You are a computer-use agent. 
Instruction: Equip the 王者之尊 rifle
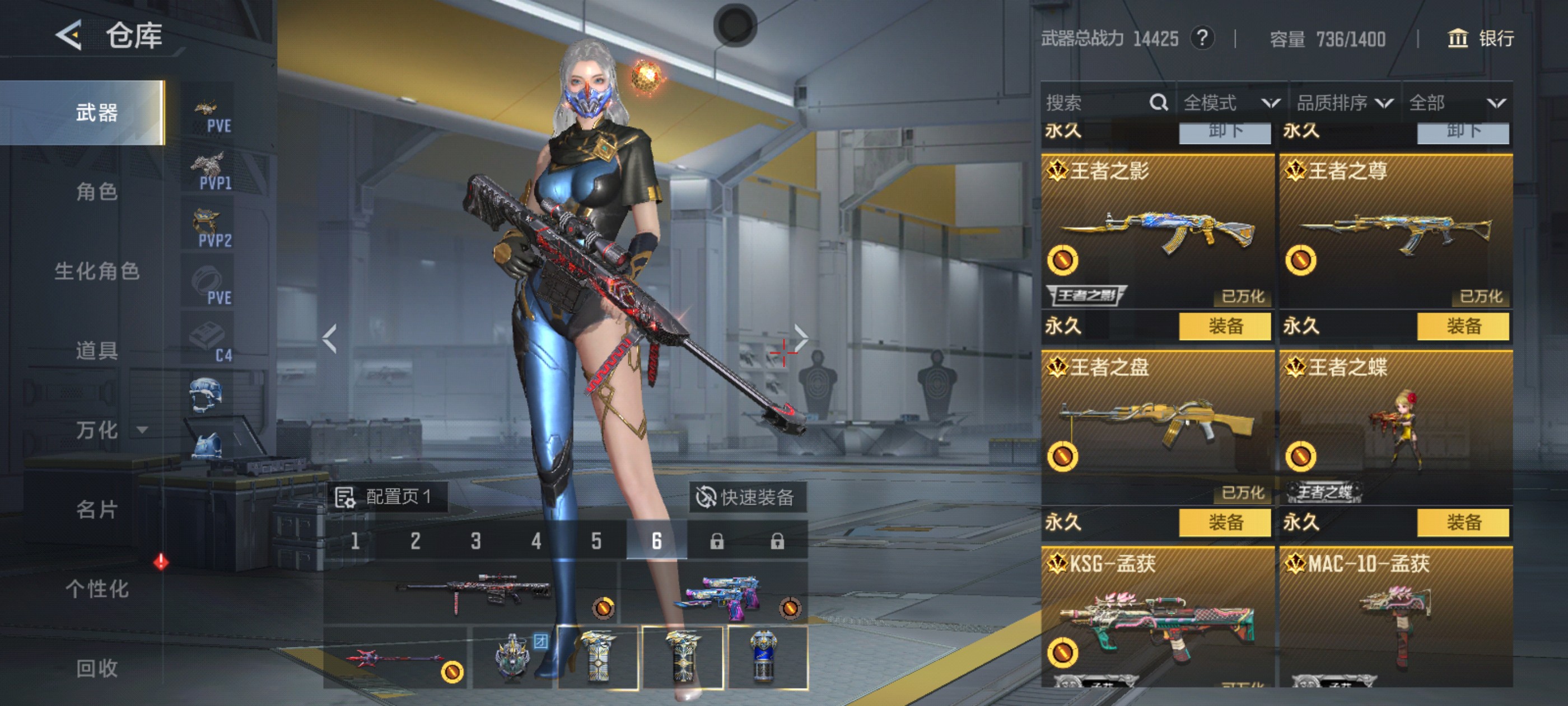(1463, 327)
